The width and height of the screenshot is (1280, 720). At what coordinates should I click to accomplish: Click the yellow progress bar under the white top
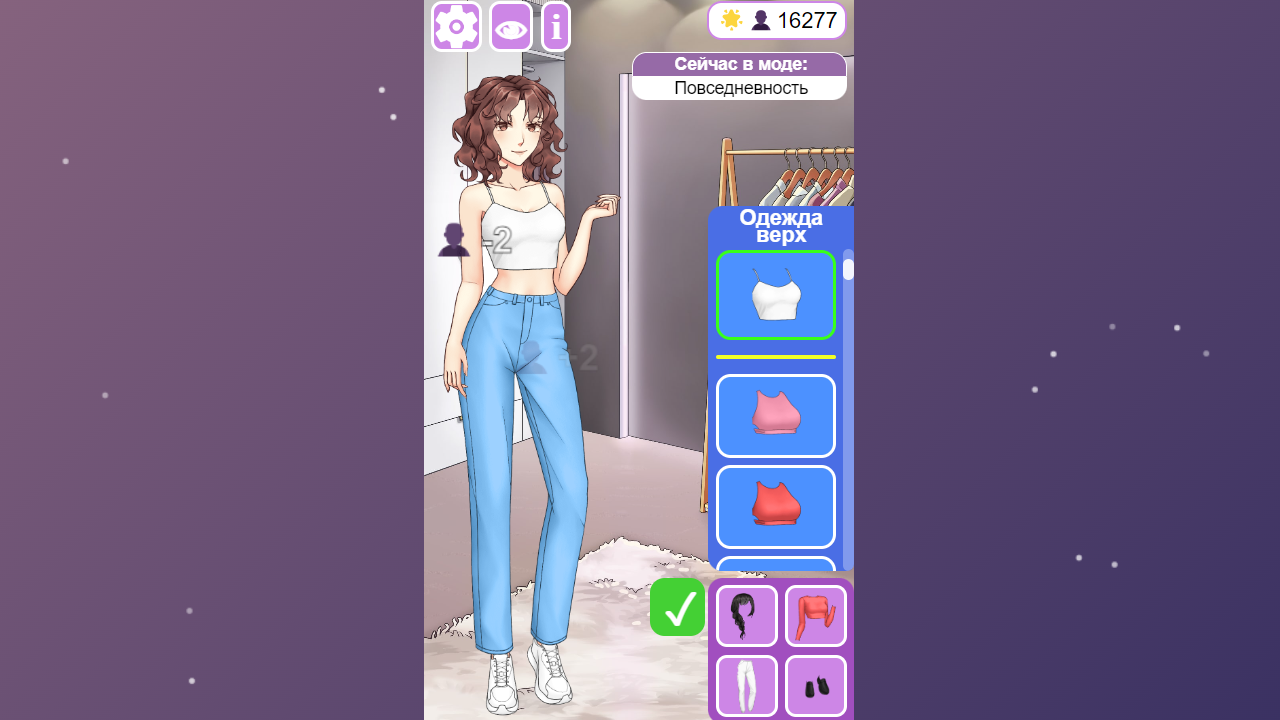point(776,357)
